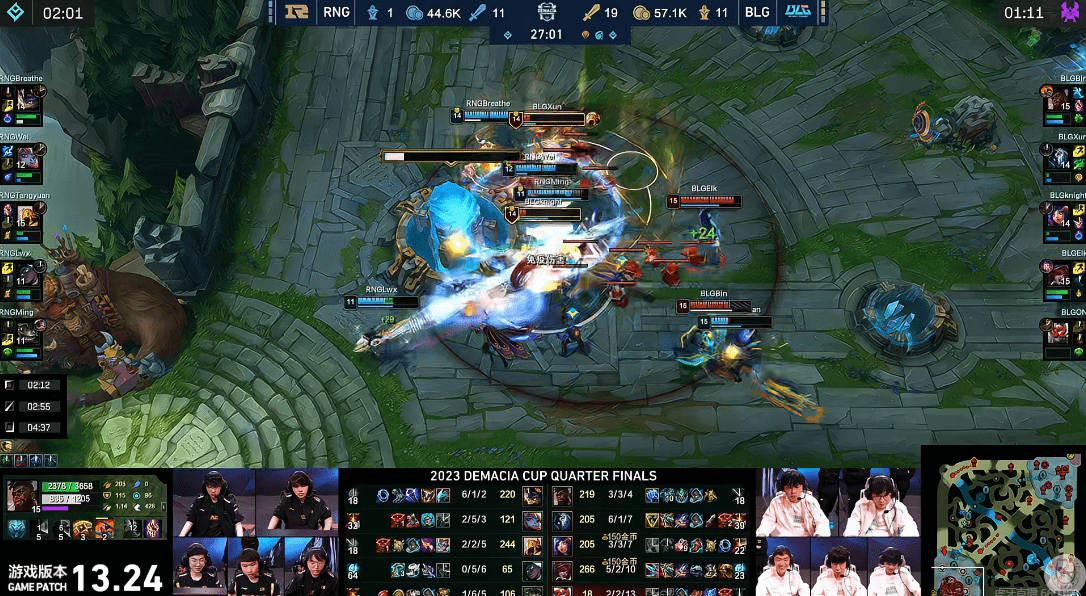Screen dimensions: 1086x596
Task: Select BLGElk's champion portrait
Action: (x=1059, y=273)
